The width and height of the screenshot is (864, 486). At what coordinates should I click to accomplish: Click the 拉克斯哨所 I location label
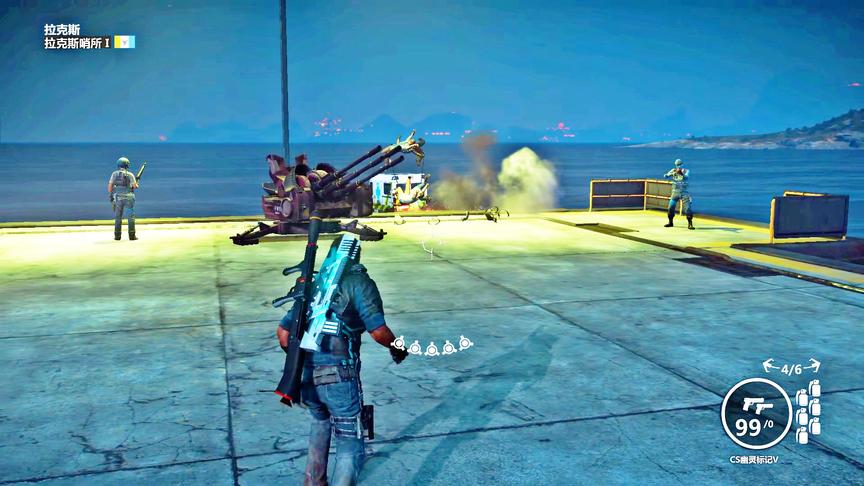(x=77, y=43)
